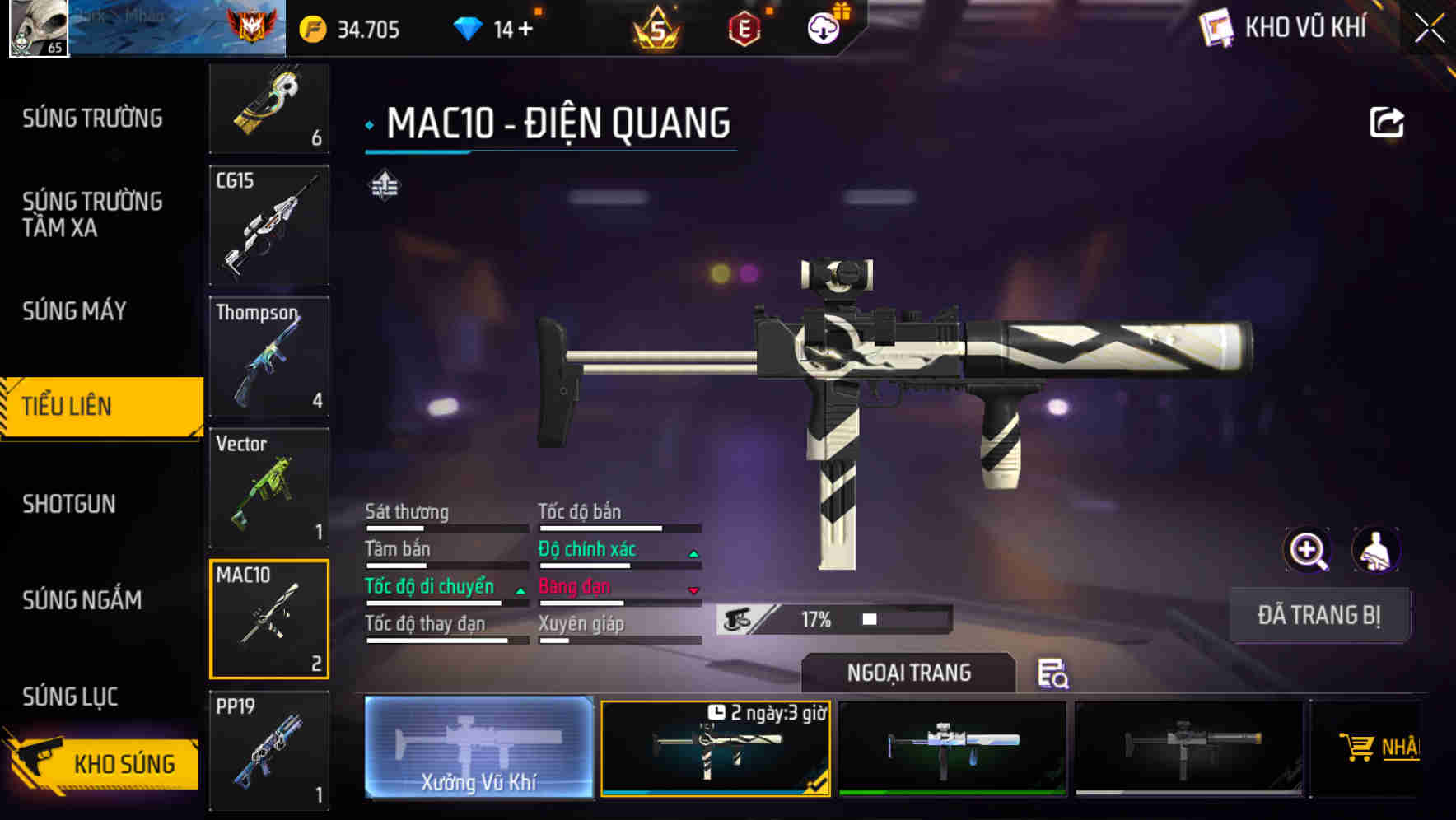
Task: Select the CG15 weapon tile
Action: click(x=269, y=225)
